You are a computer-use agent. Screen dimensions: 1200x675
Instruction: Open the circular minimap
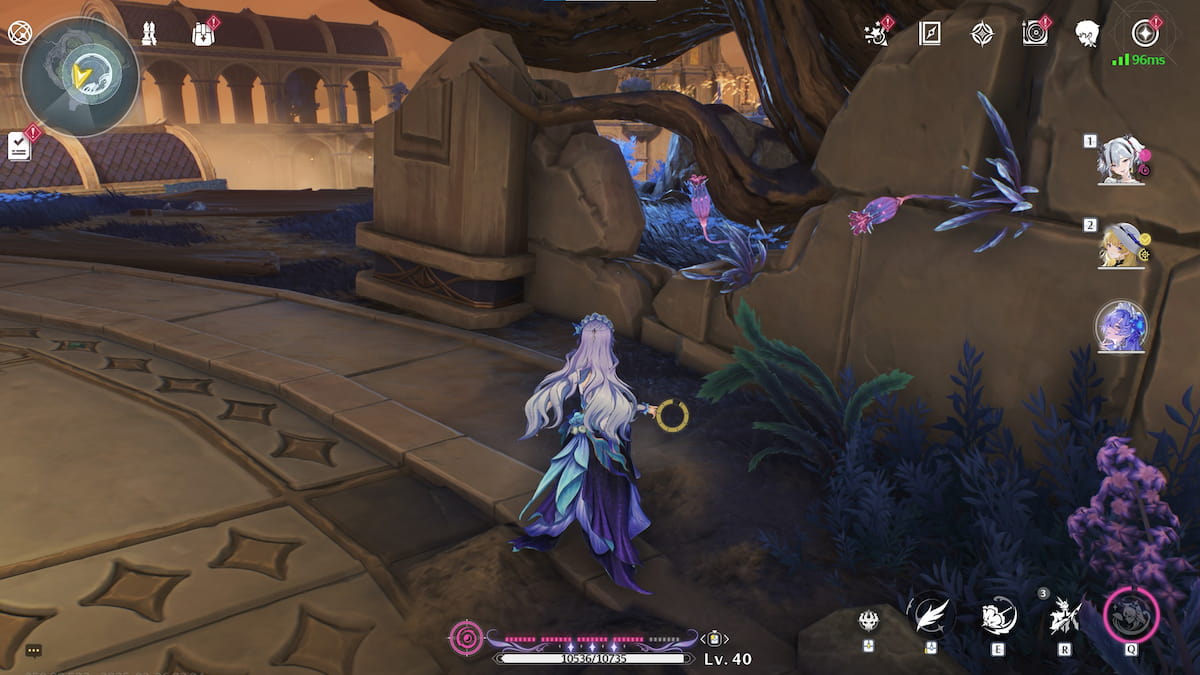click(x=80, y=76)
